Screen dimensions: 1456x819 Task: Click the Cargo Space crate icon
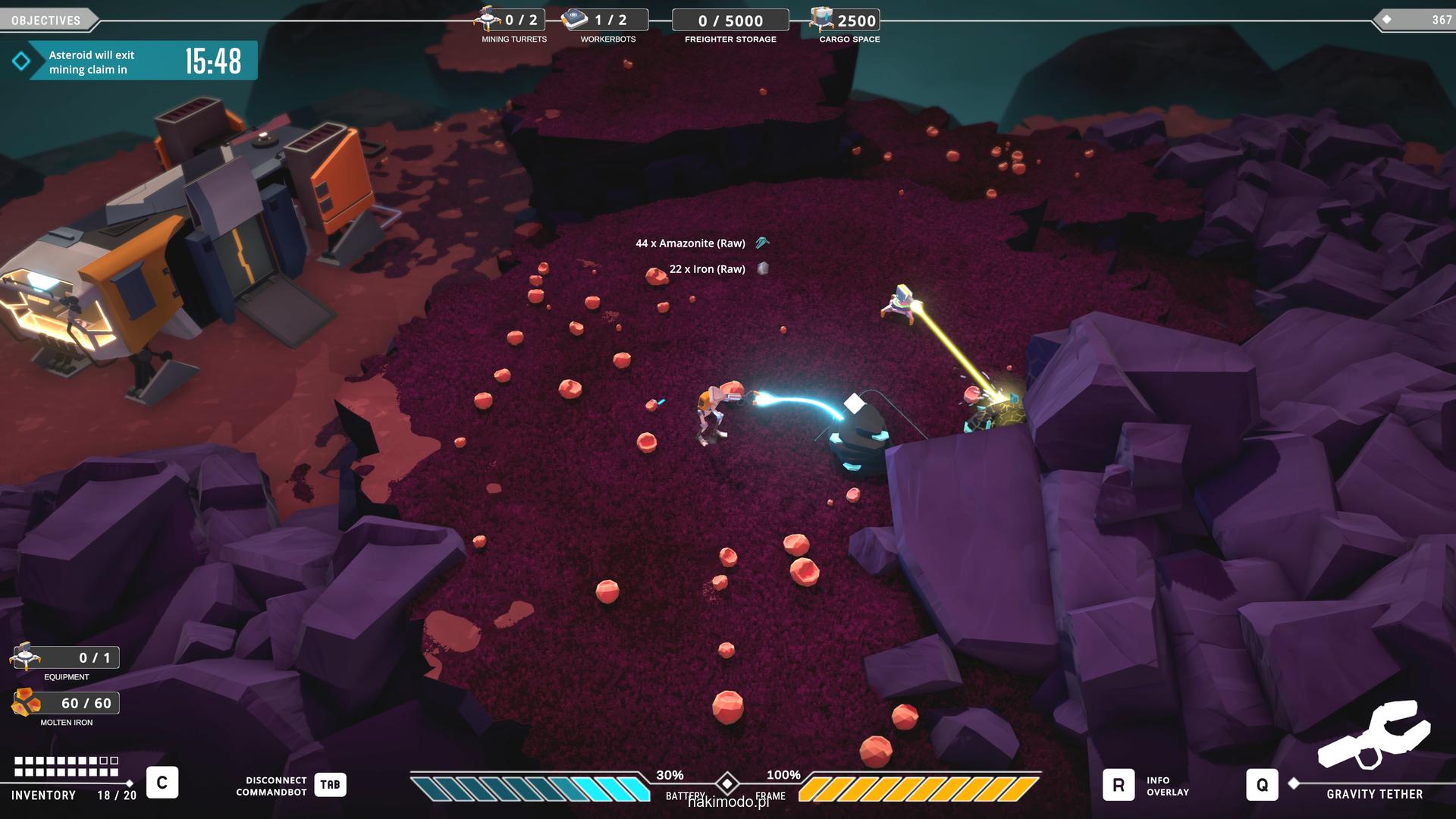821,19
